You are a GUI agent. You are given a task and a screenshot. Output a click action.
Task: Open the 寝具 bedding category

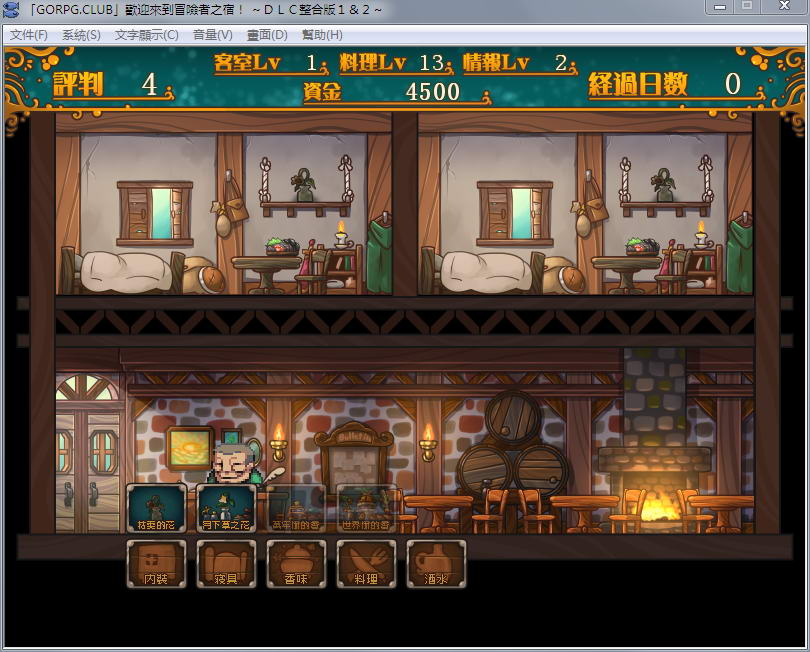point(226,563)
